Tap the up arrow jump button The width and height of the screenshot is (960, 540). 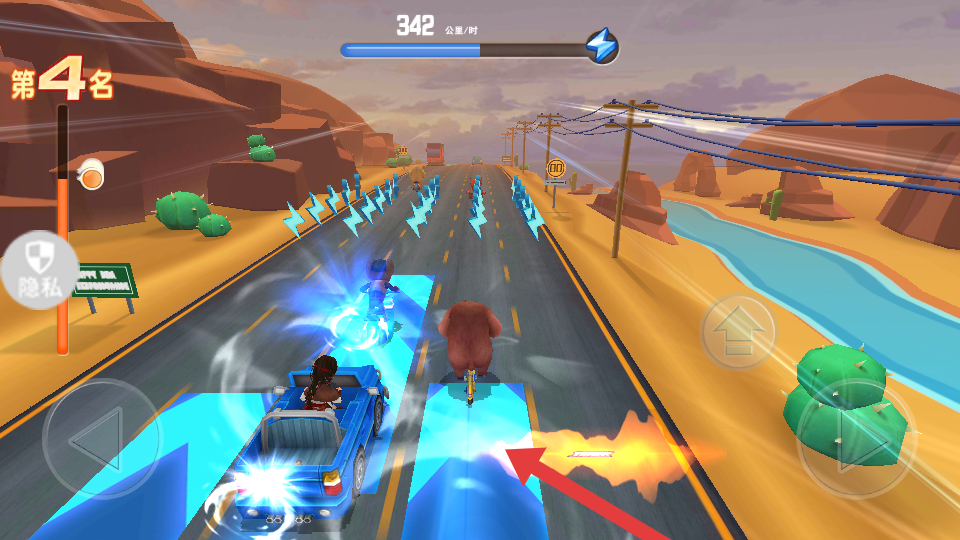(738, 331)
